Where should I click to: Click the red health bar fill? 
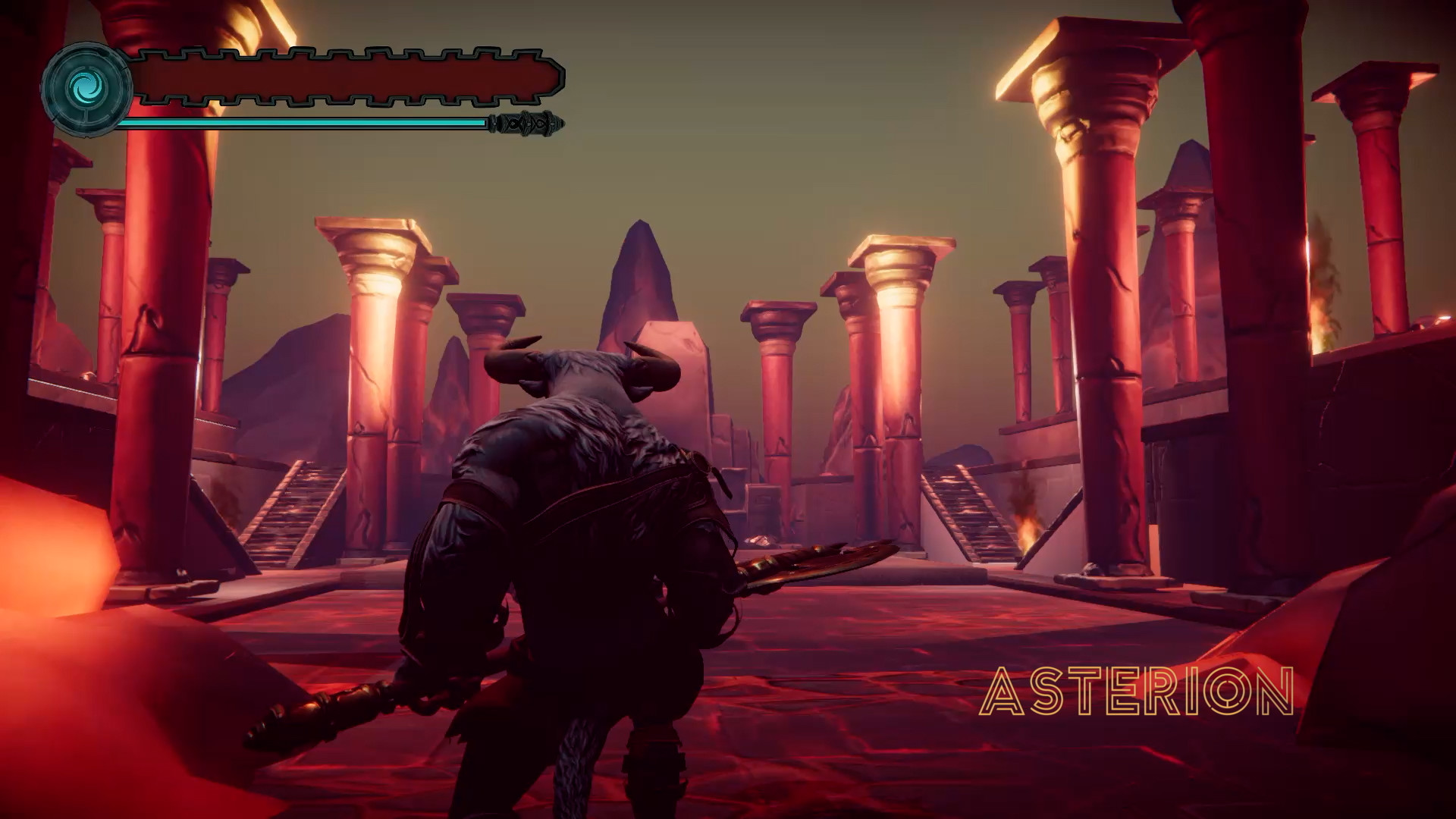click(x=341, y=78)
